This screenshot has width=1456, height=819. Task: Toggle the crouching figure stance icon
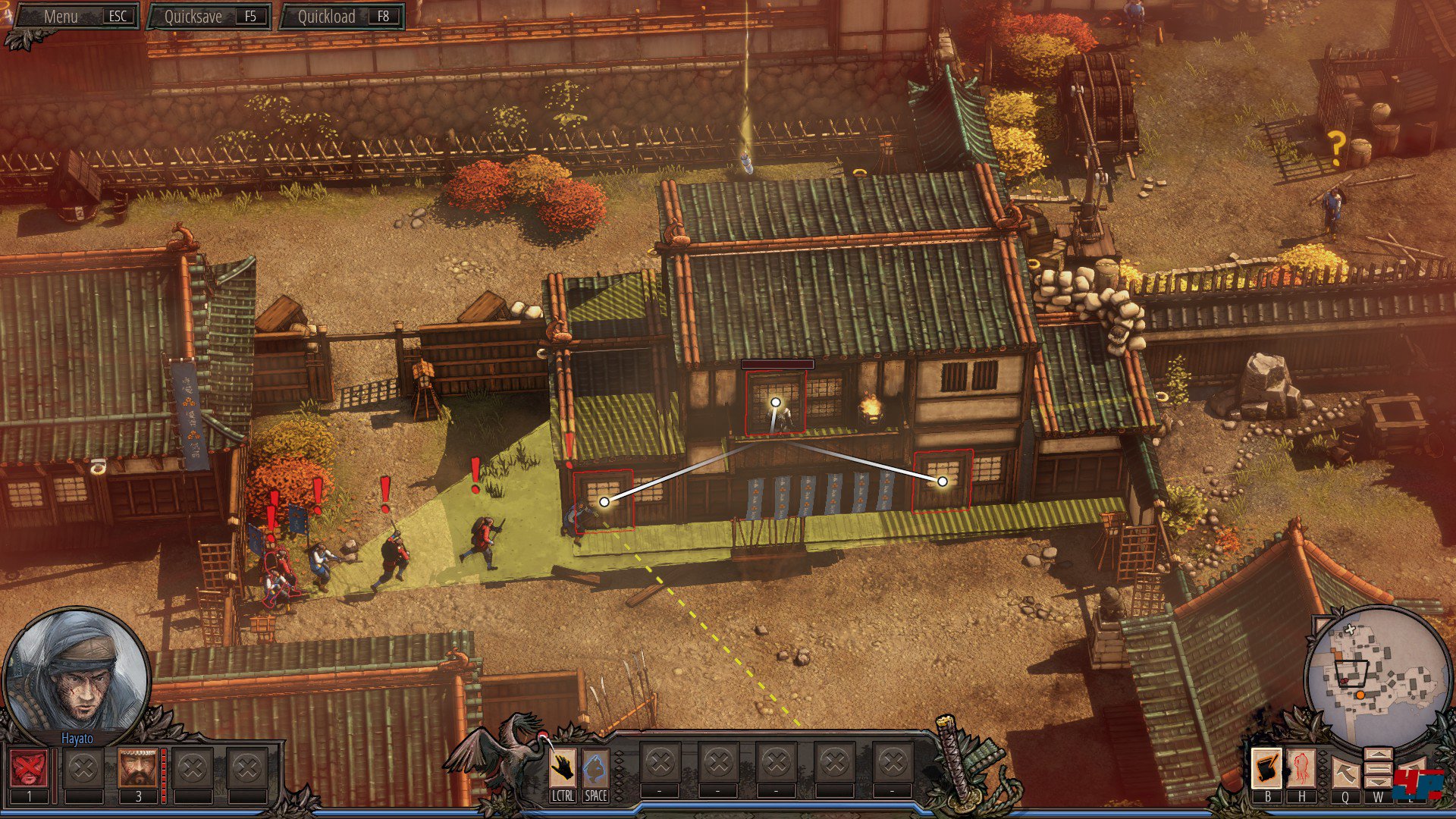pos(595,768)
